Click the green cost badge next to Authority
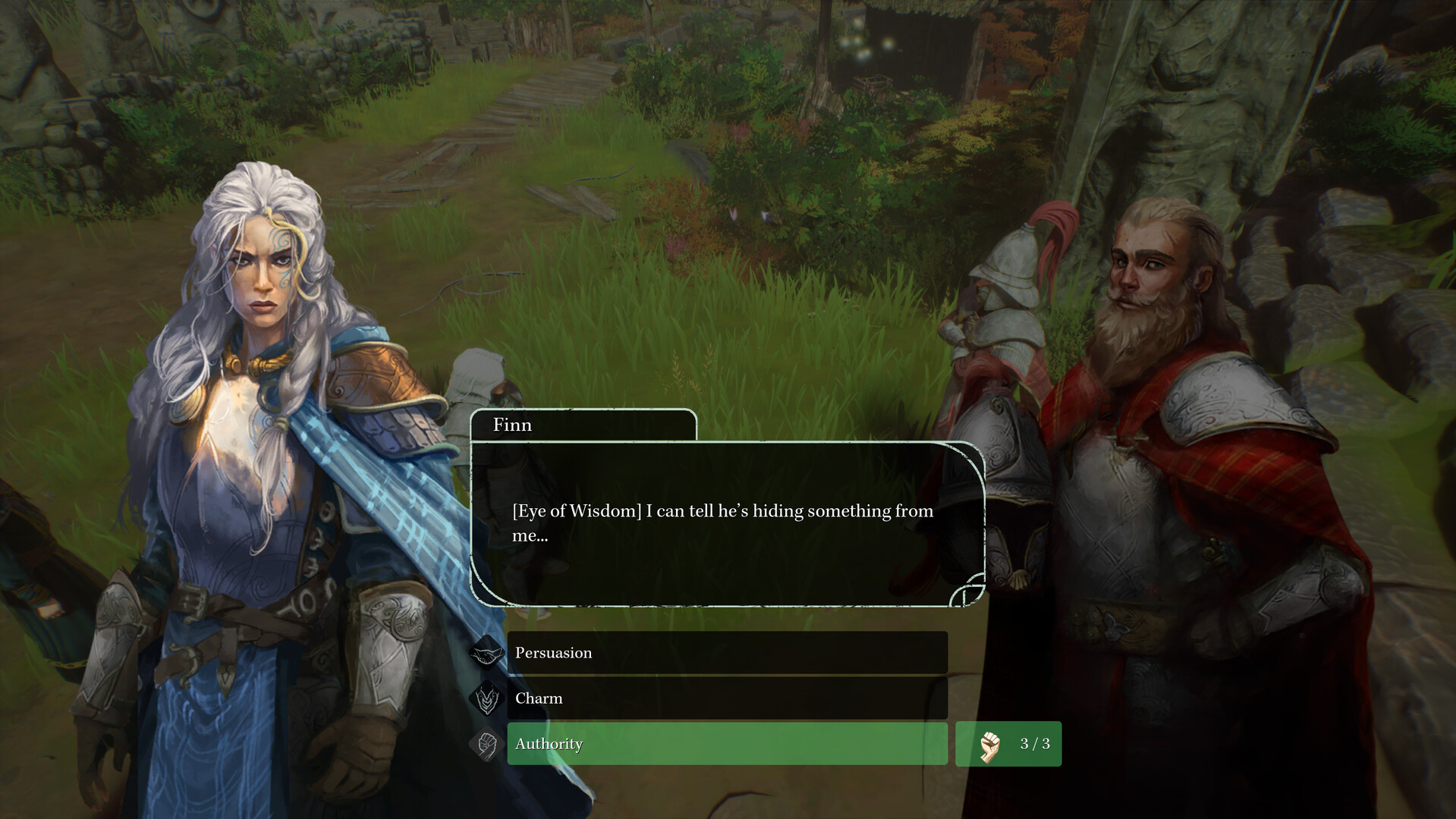 point(1008,744)
